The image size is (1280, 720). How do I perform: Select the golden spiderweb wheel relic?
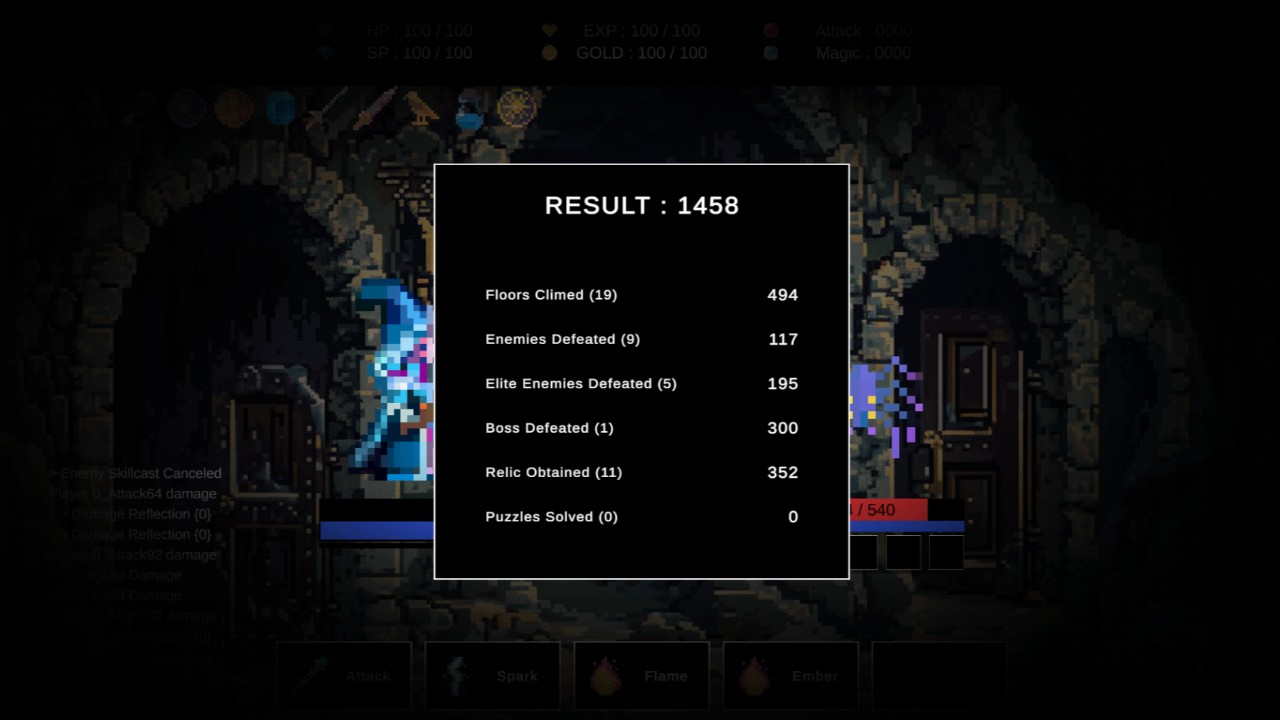click(x=517, y=107)
